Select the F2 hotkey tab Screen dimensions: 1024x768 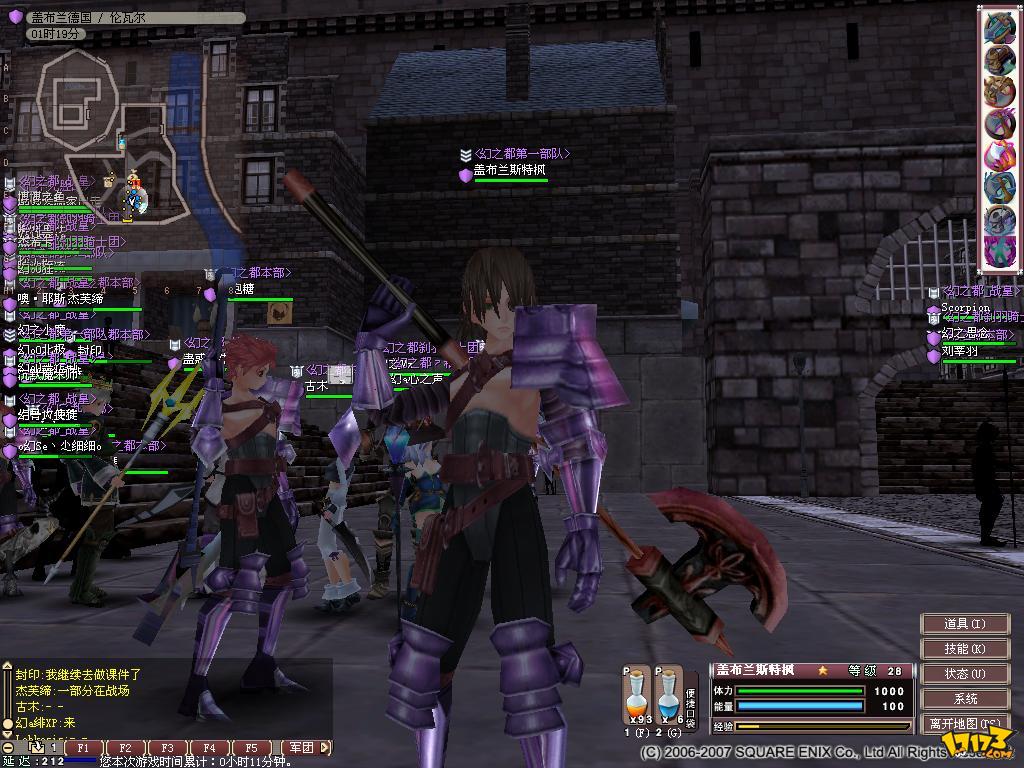(x=125, y=747)
